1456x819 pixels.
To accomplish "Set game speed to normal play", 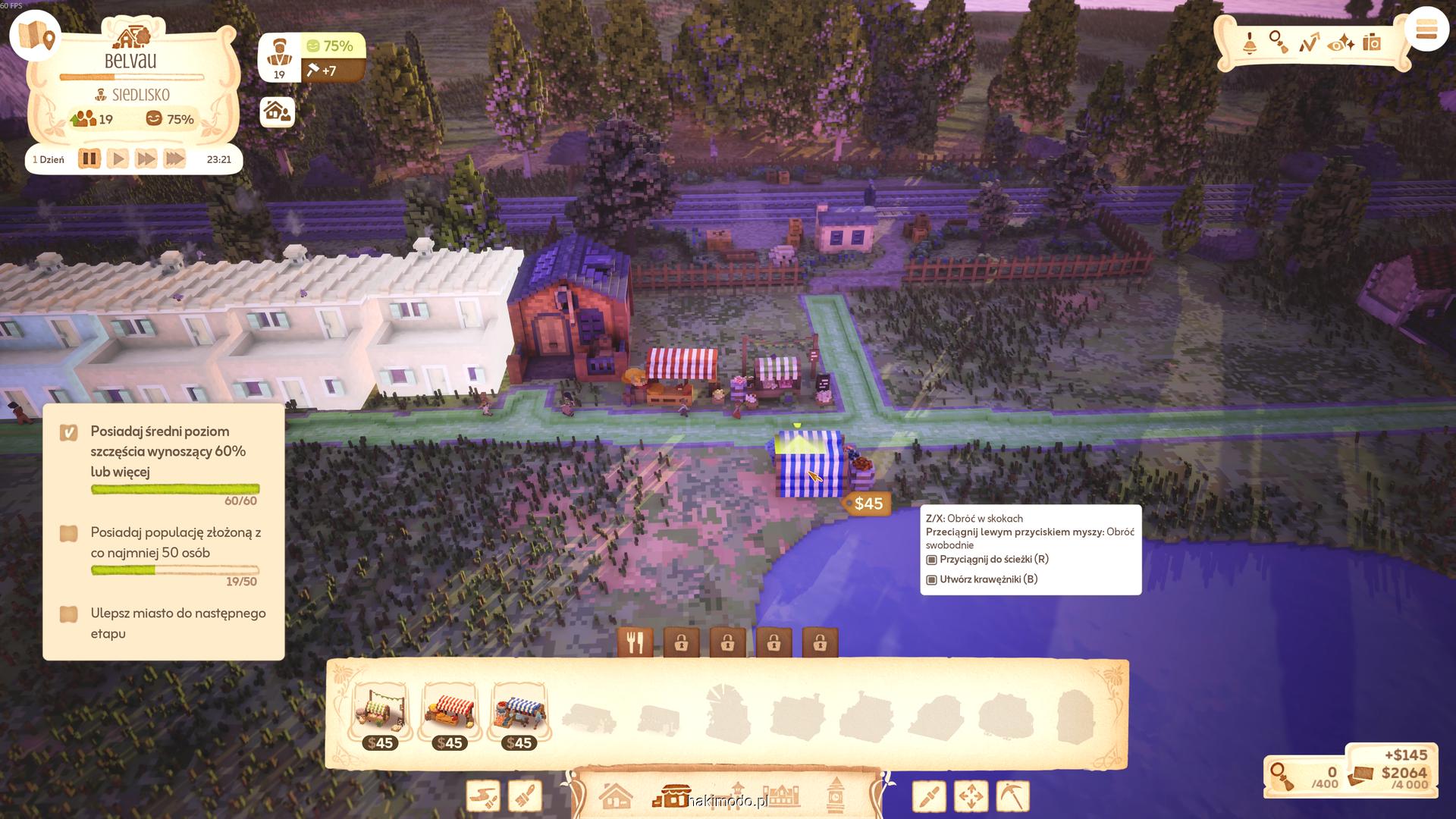I will click(118, 159).
